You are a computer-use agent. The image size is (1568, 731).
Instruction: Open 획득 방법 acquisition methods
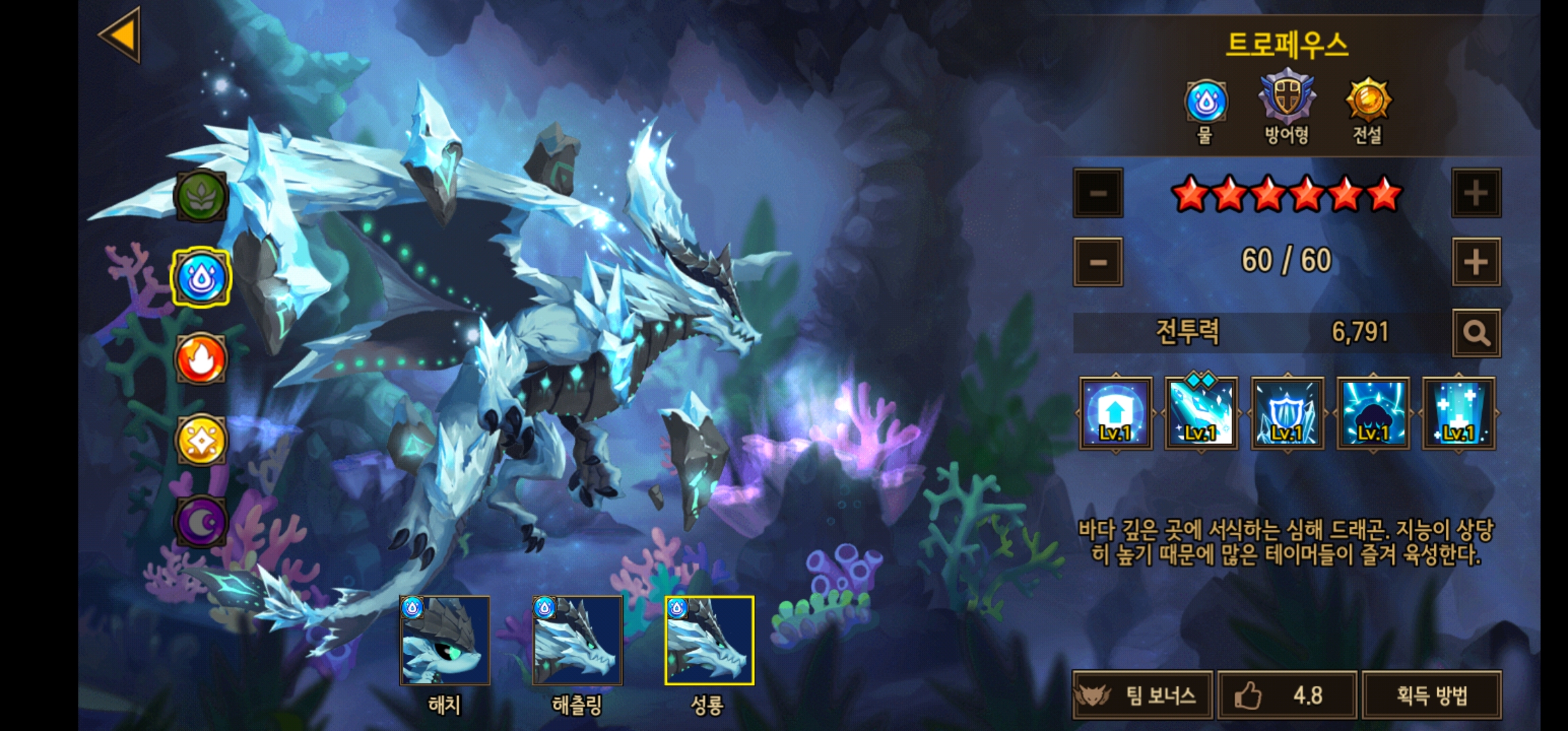coord(1432,695)
